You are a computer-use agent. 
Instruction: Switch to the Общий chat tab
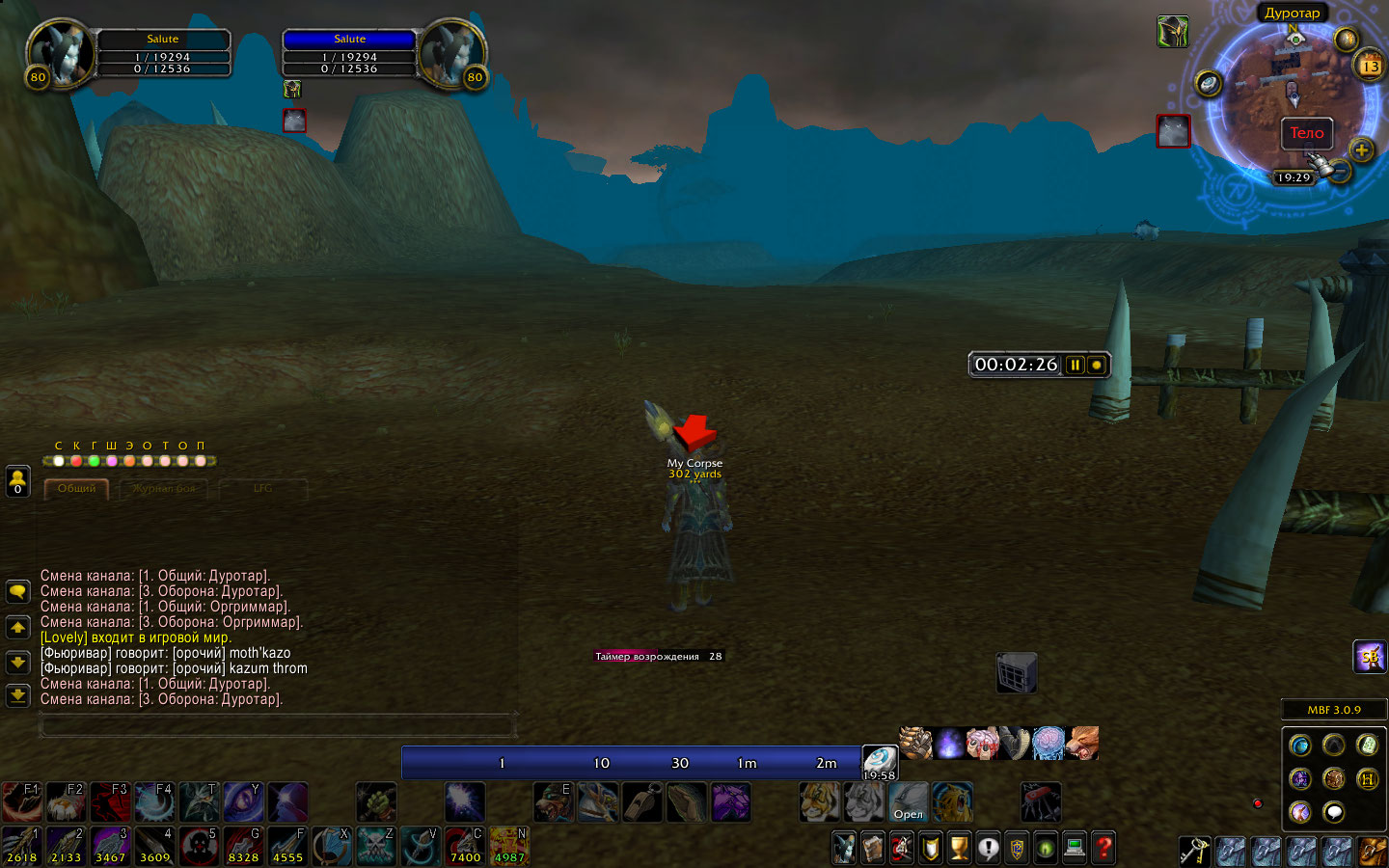(76, 489)
